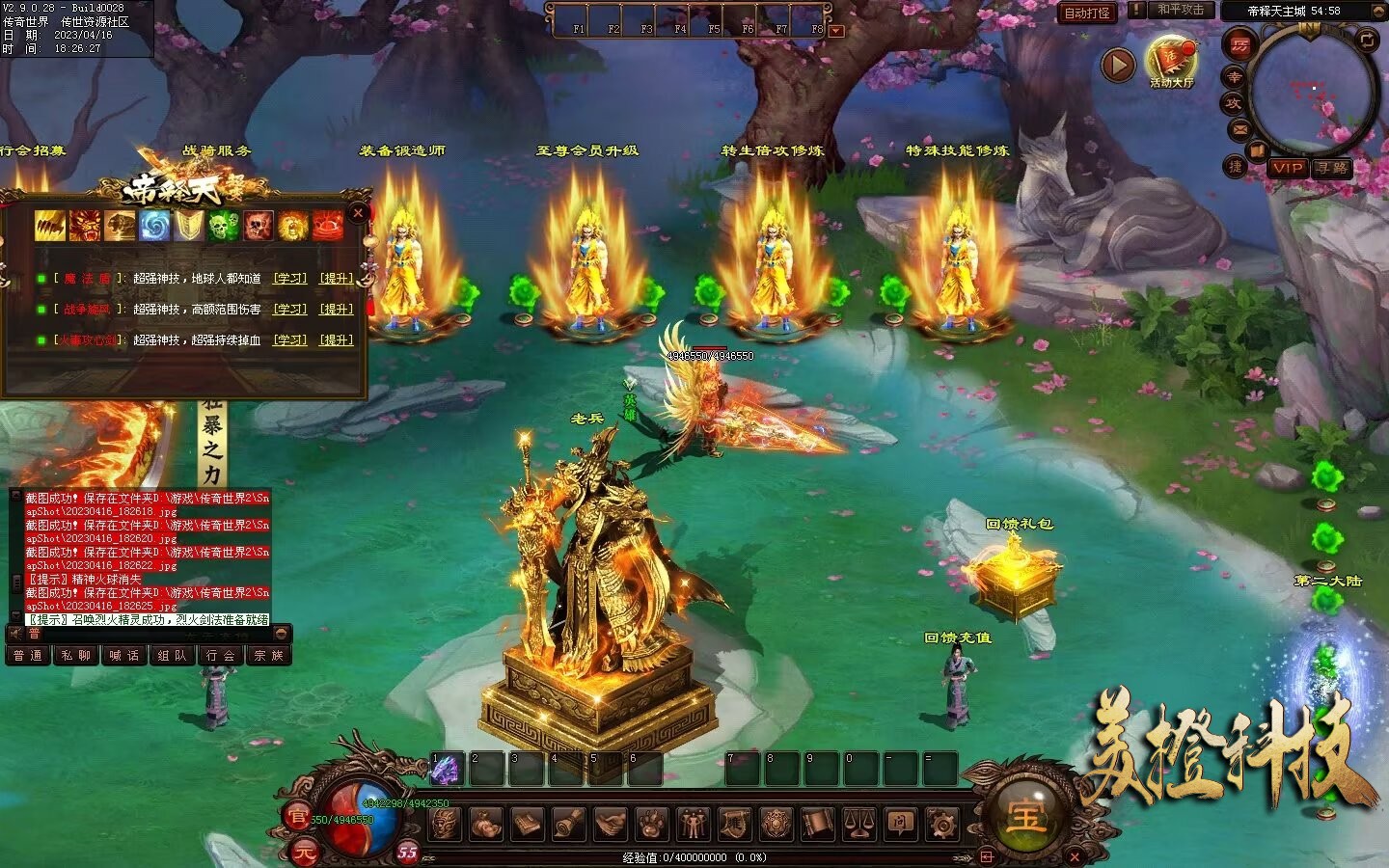Open the scales trade icon

pyautogui.click(x=858, y=824)
